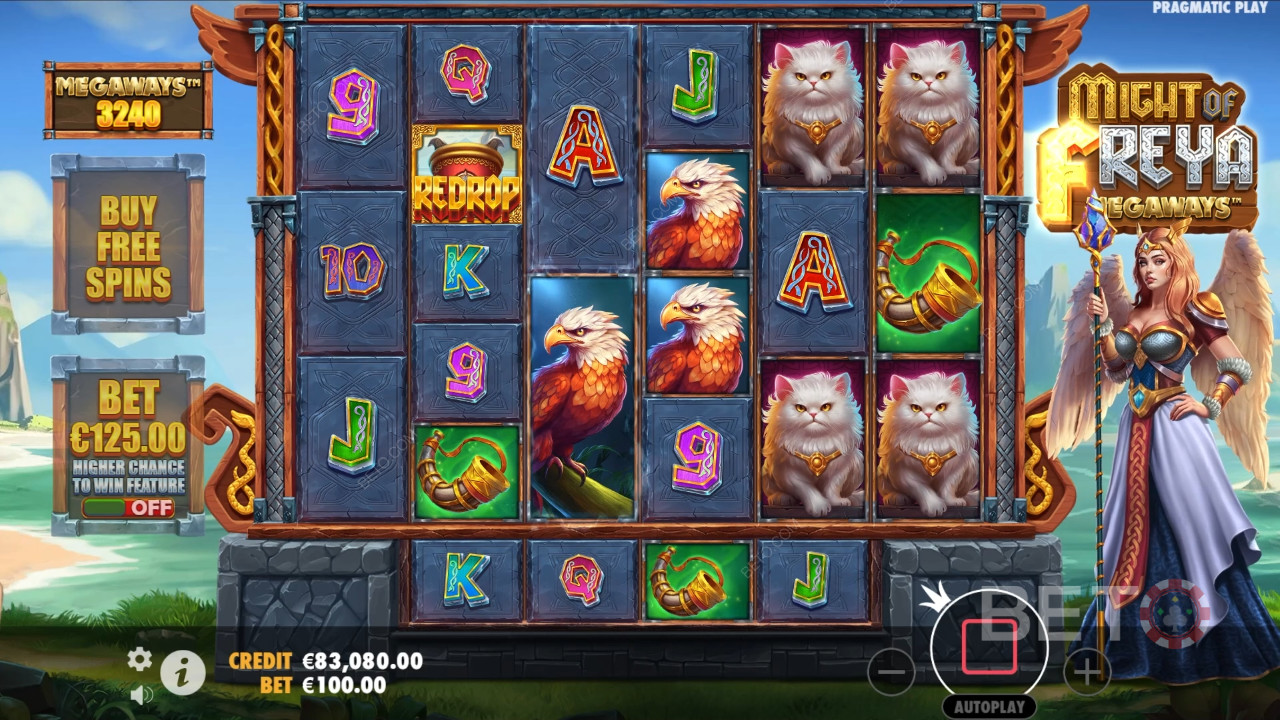
Task: Stop the spin with the red square button
Action: tap(989, 646)
